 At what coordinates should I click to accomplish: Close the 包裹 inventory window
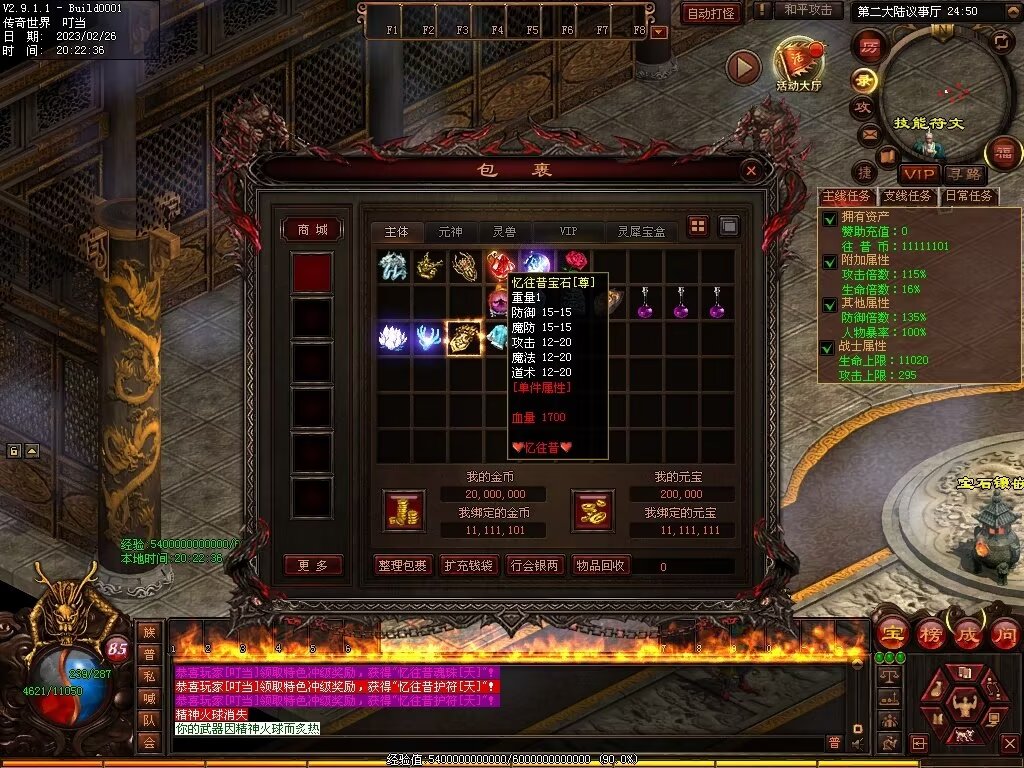pyautogui.click(x=751, y=171)
